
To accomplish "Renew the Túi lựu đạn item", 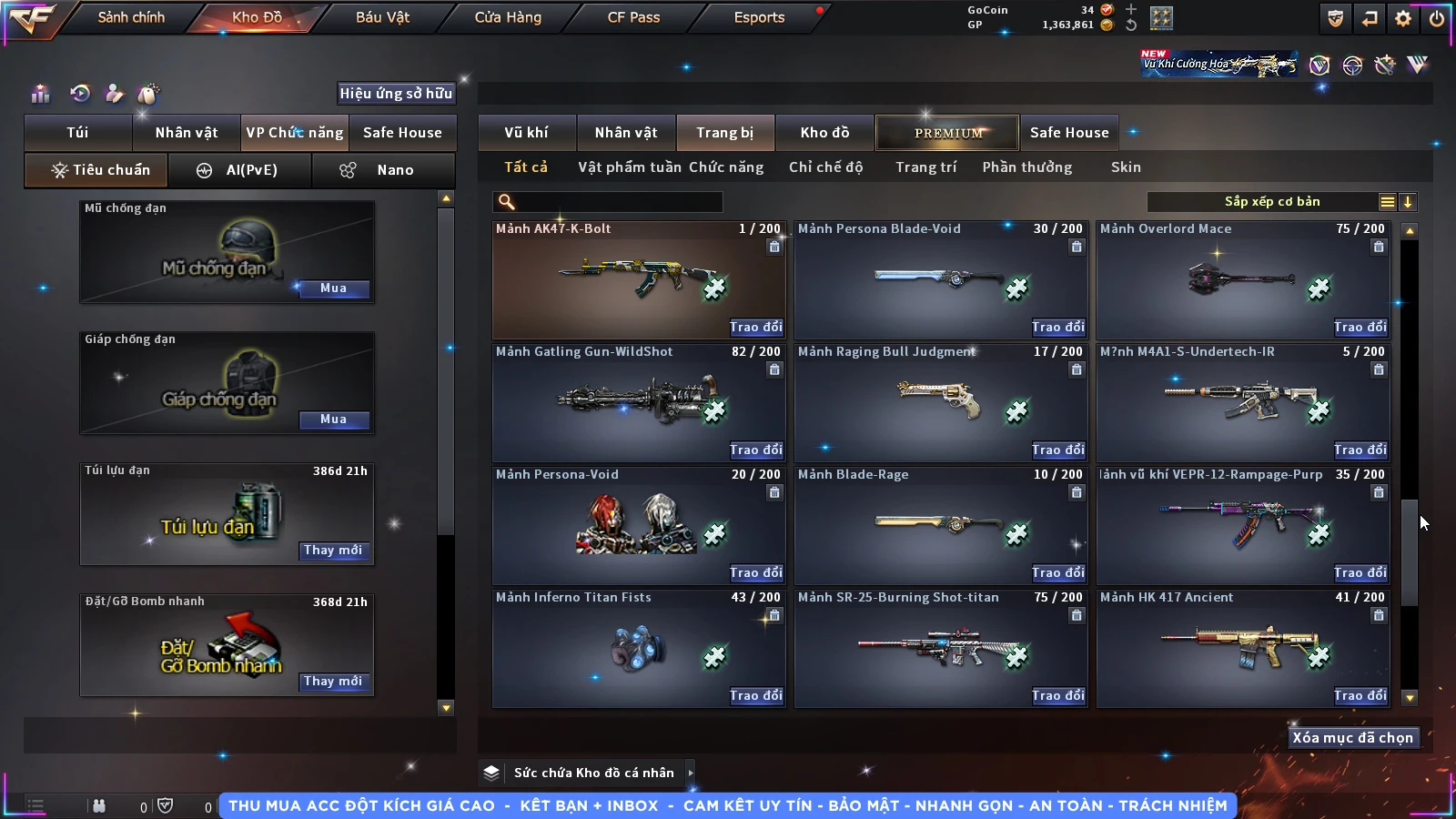I will pyautogui.click(x=333, y=551).
